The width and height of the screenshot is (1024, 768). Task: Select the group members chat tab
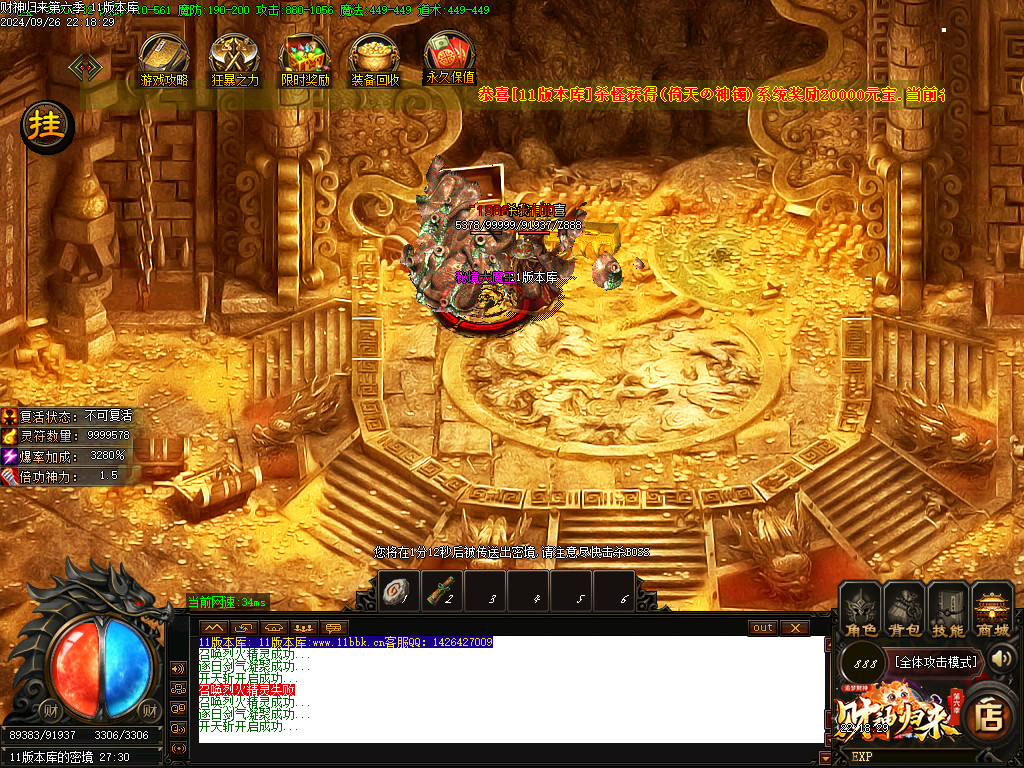305,628
